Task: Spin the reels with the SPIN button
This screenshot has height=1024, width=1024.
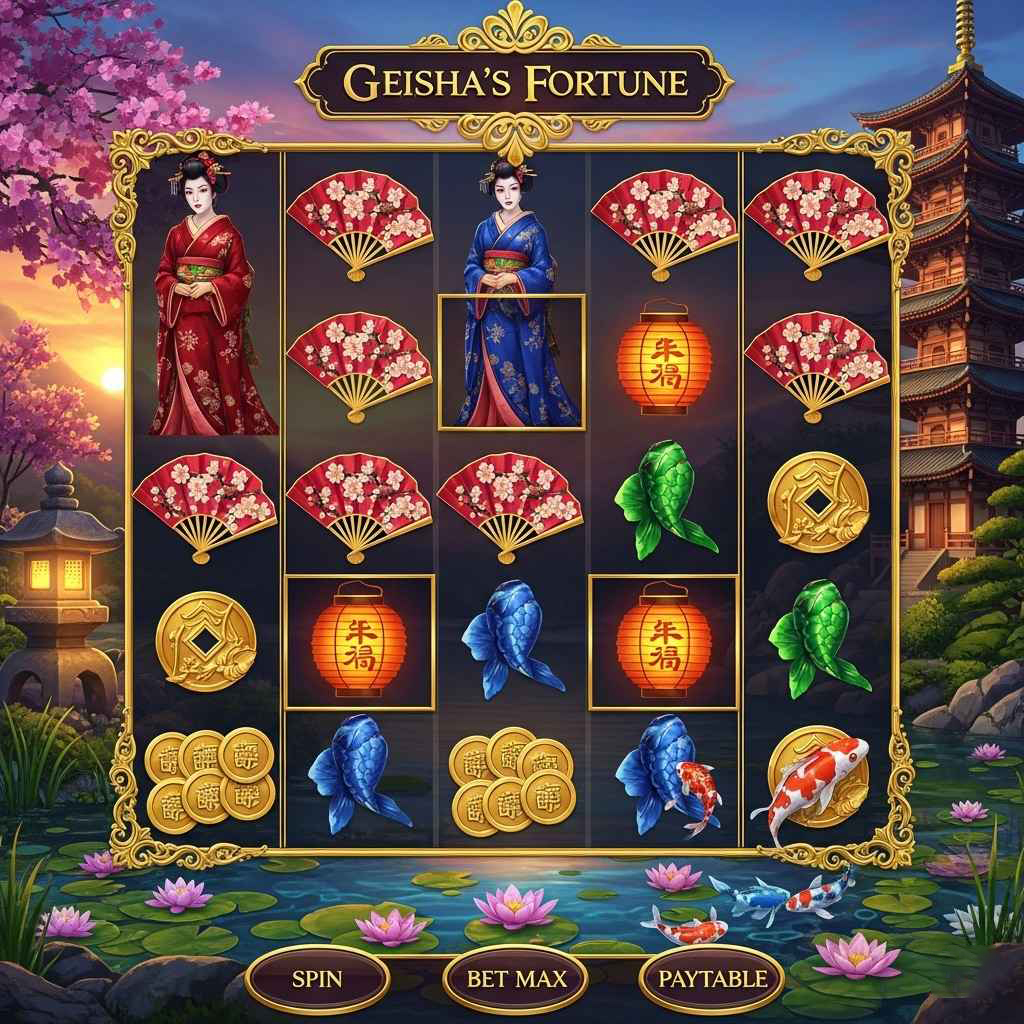Action: click(317, 979)
